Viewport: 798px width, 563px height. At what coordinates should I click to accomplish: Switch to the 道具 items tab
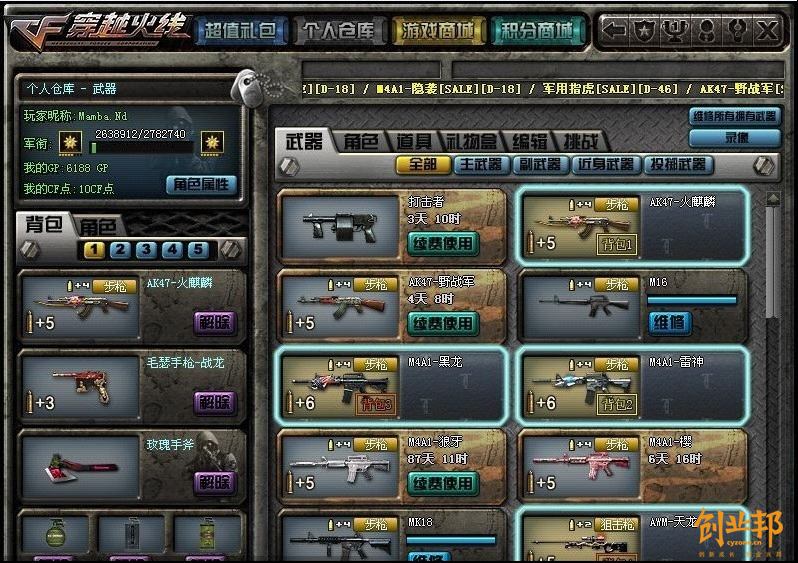[413, 141]
